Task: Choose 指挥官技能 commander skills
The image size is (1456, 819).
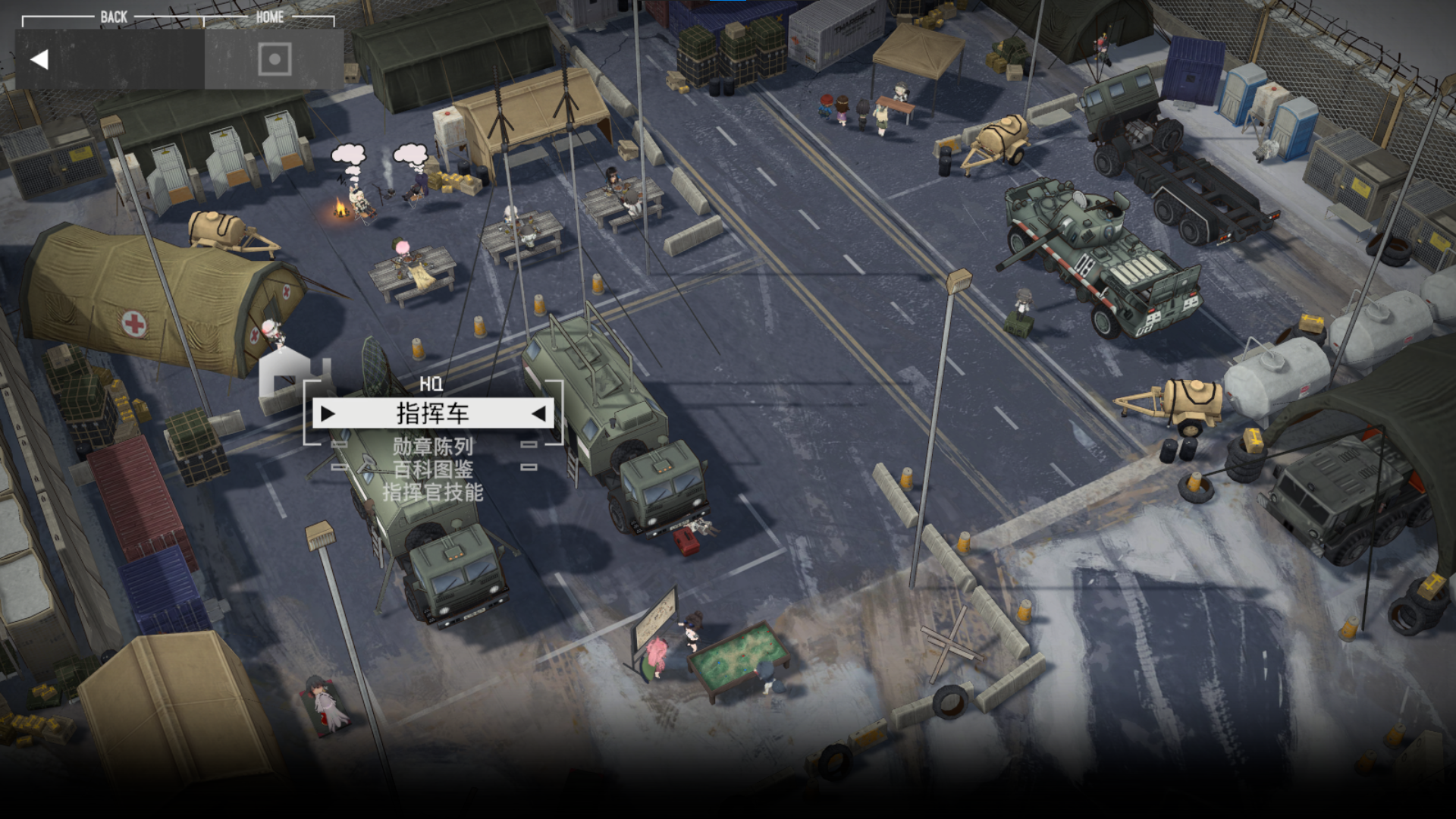Action: pos(432,493)
